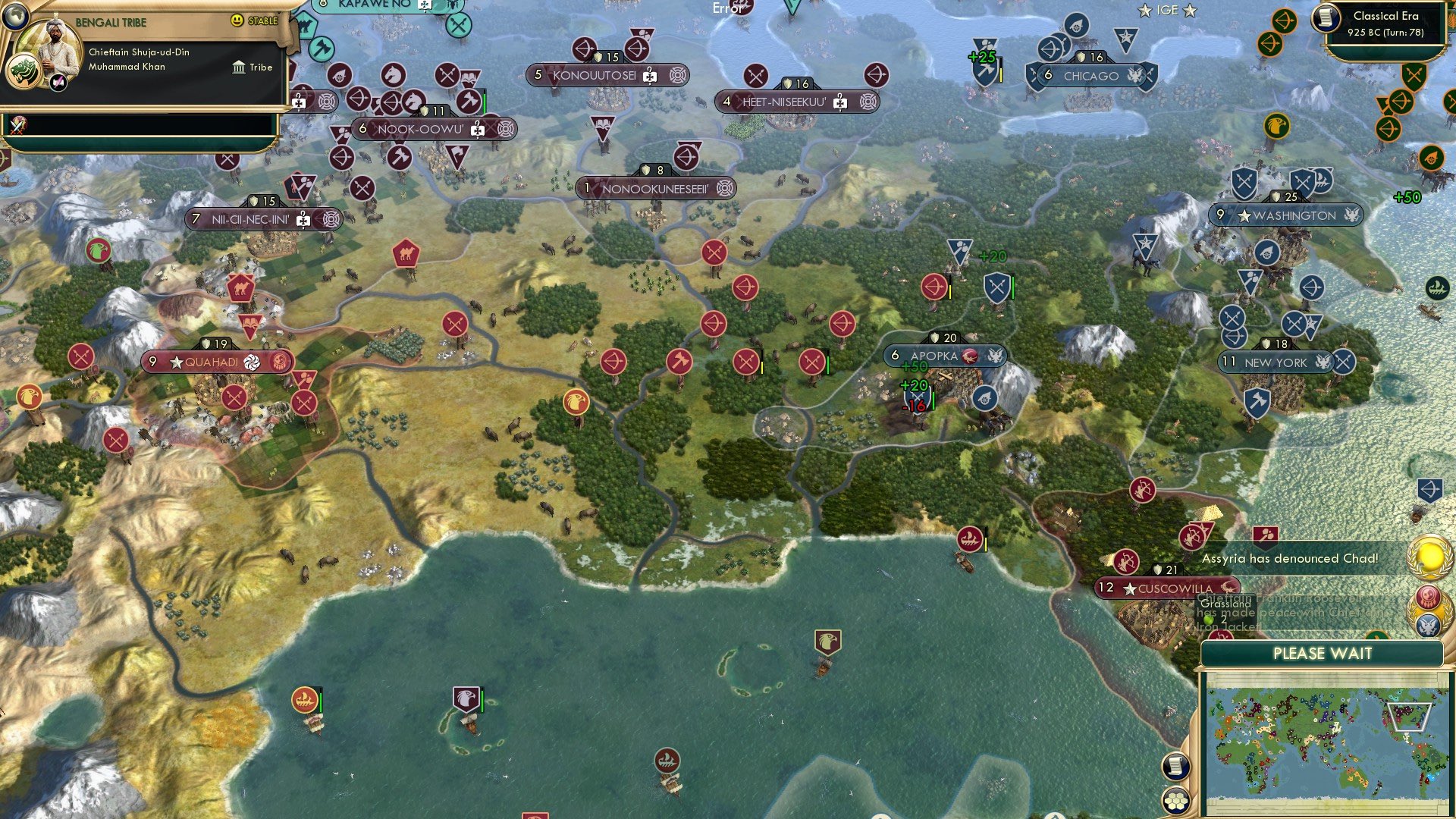Toggle the pink quill icon on the leader portrait
Viewport: 1456px width, 819px height.
[x=58, y=82]
